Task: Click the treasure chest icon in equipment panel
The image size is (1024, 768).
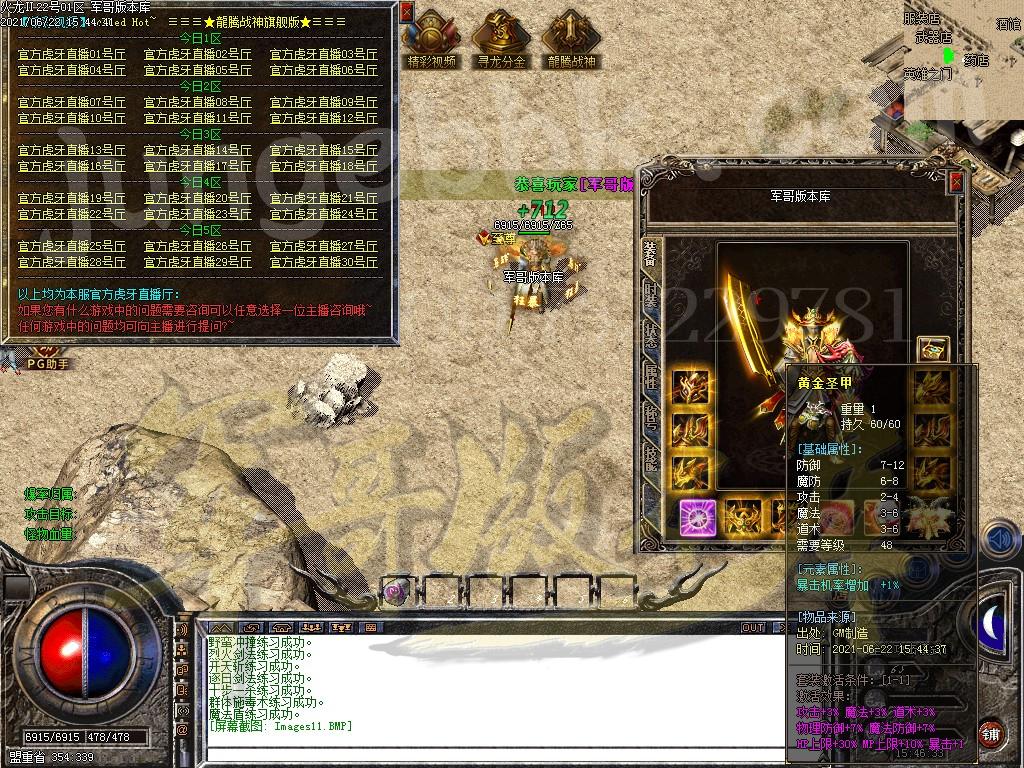Action: [932, 349]
